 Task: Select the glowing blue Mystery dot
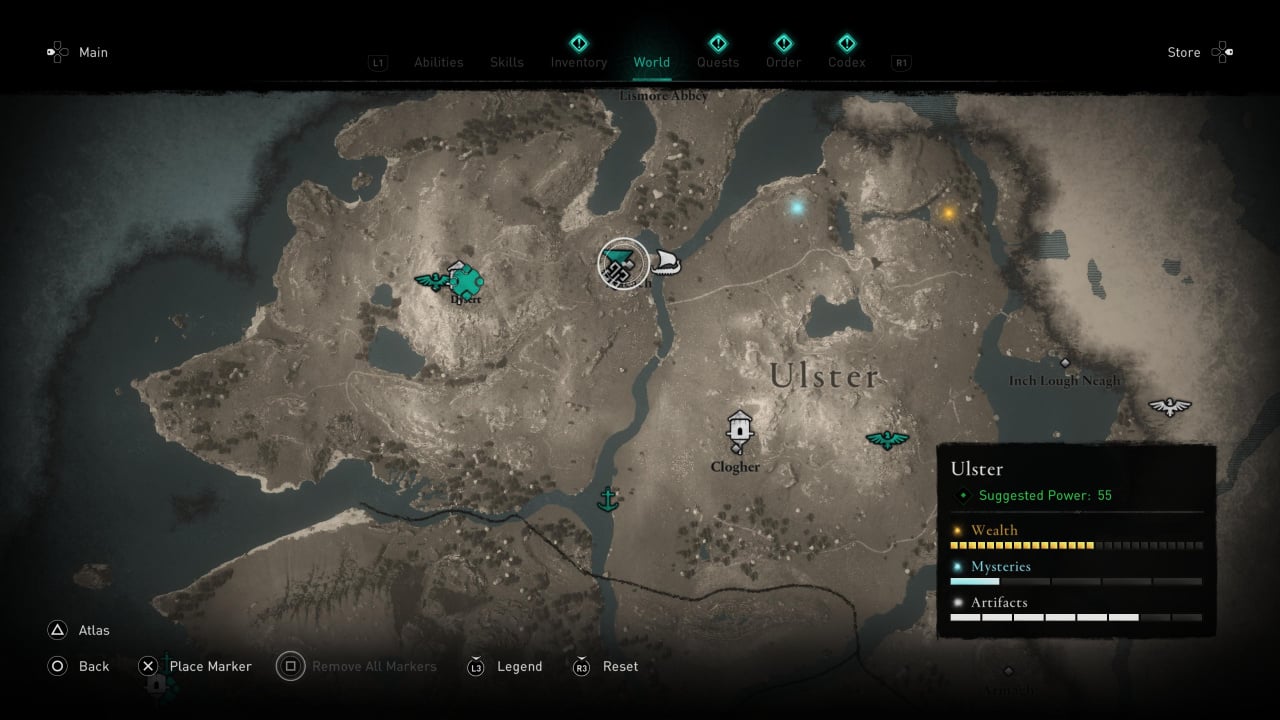[797, 208]
